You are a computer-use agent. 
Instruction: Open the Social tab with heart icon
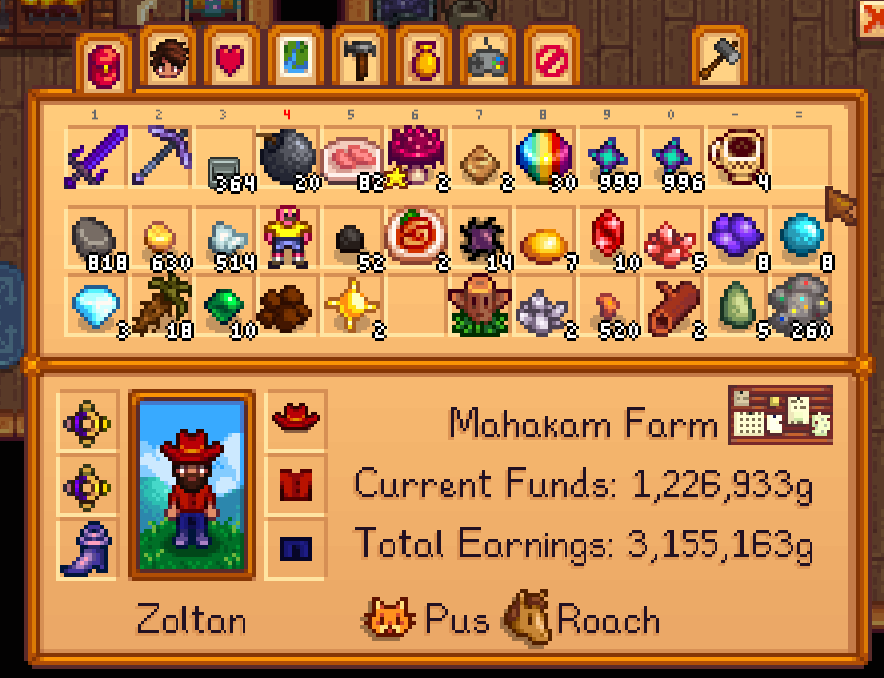pyautogui.click(x=231, y=62)
